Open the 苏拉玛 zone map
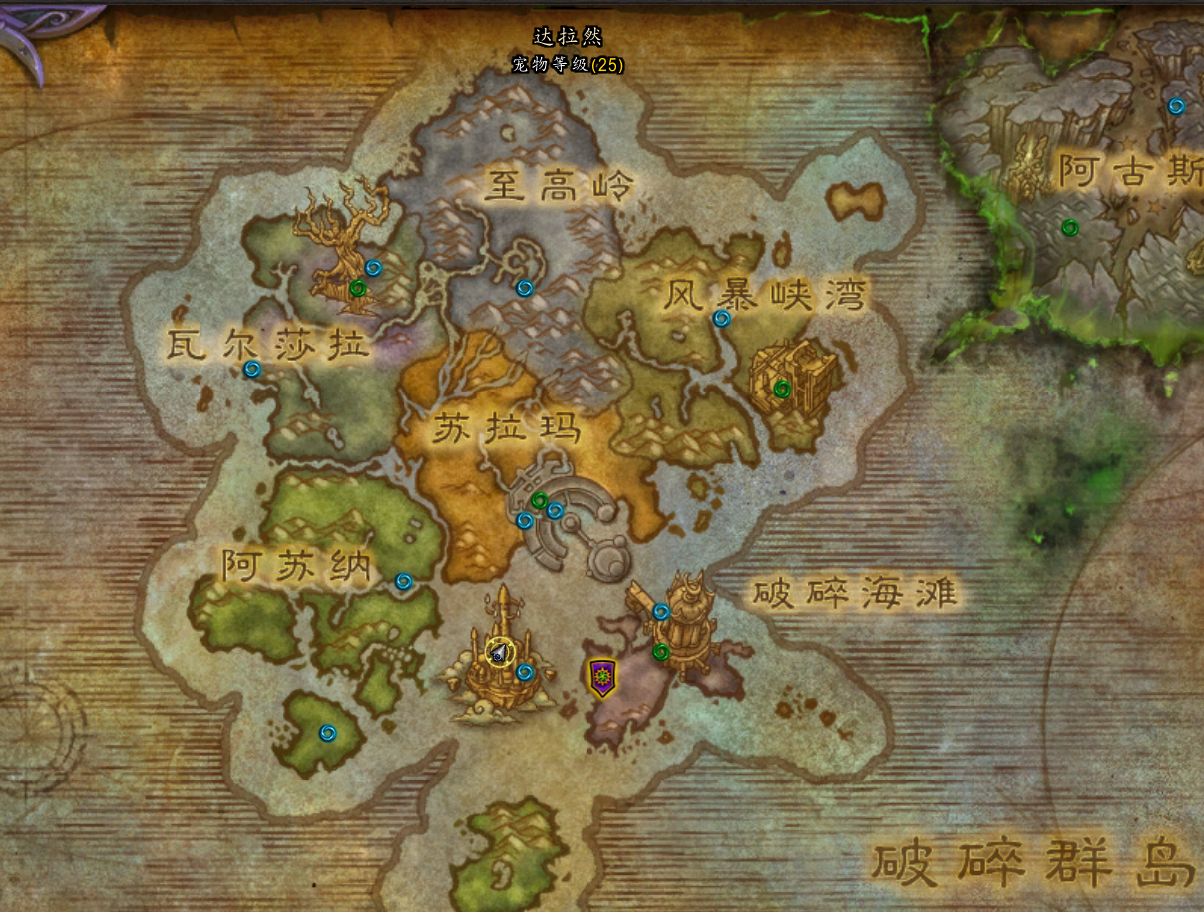The height and width of the screenshot is (912, 1204). point(506,429)
